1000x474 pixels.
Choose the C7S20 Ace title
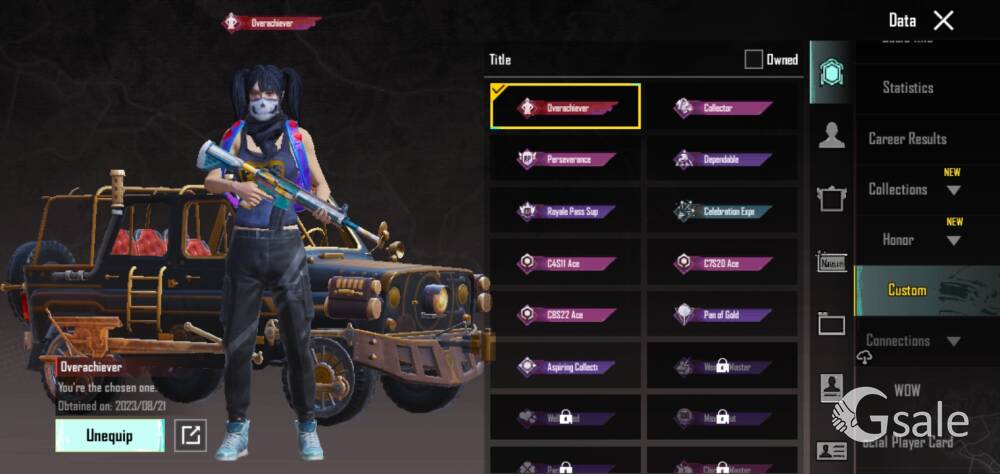tap(722, 263)
